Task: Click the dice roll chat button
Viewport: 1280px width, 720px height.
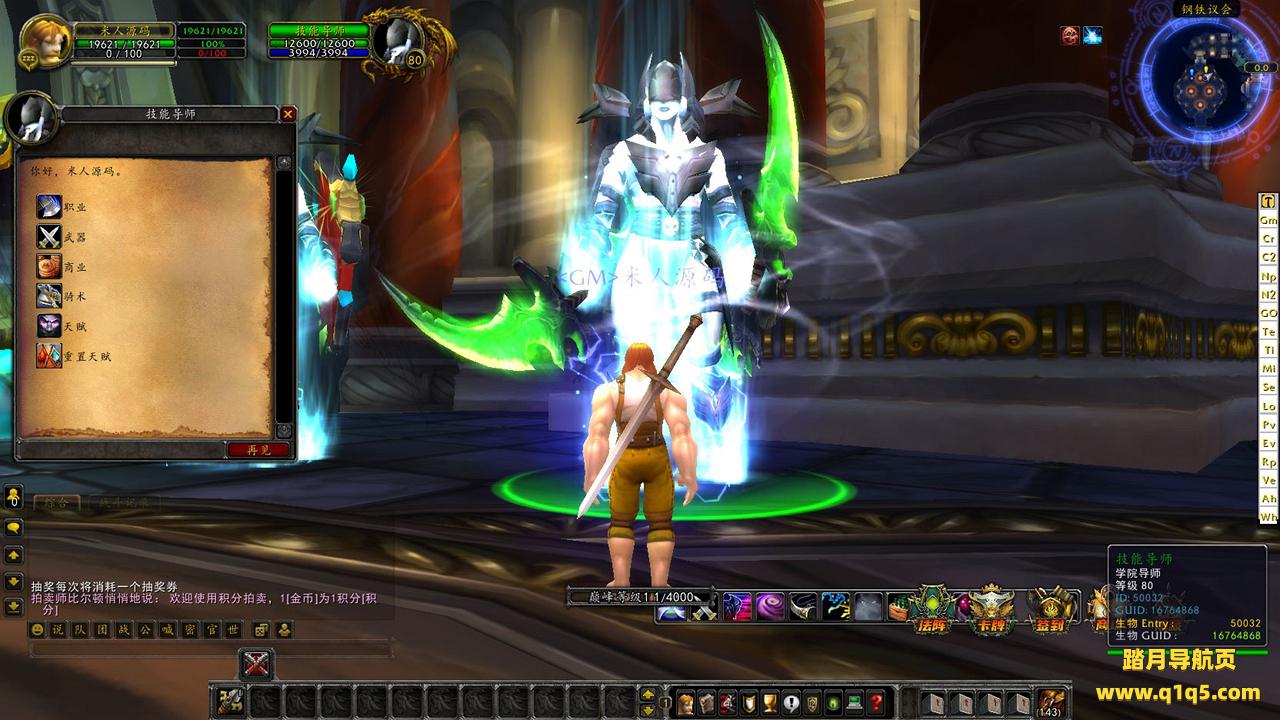Action: (x=259, y=629)
